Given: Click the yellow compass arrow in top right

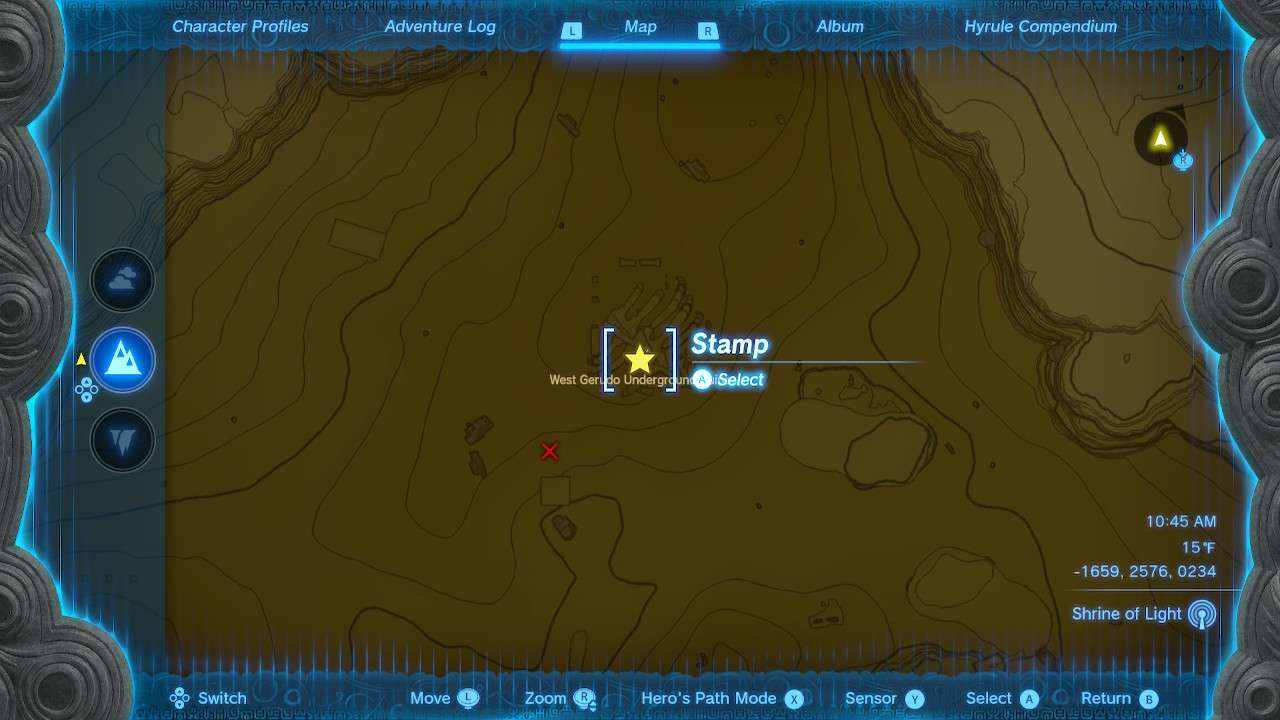Looking at the screenshot, I should (x=1159, y=138).
